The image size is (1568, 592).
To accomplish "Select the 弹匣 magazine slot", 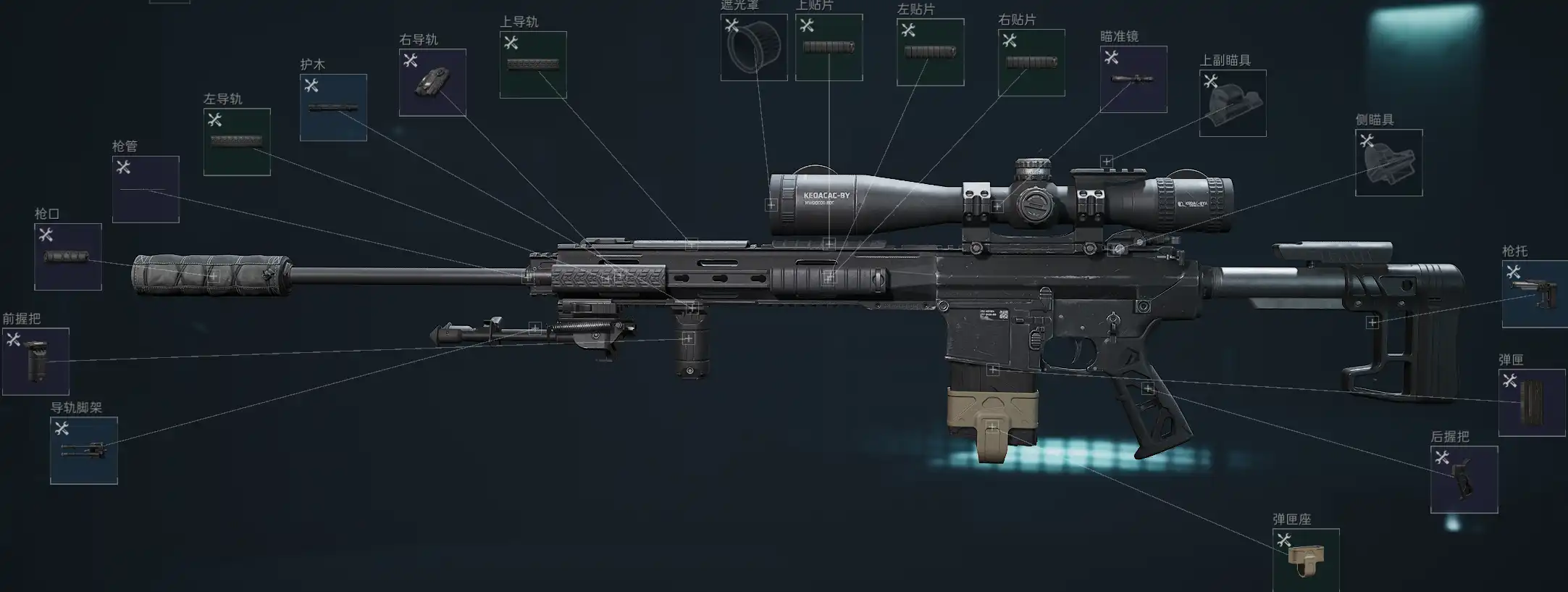I will [1532, 403].
